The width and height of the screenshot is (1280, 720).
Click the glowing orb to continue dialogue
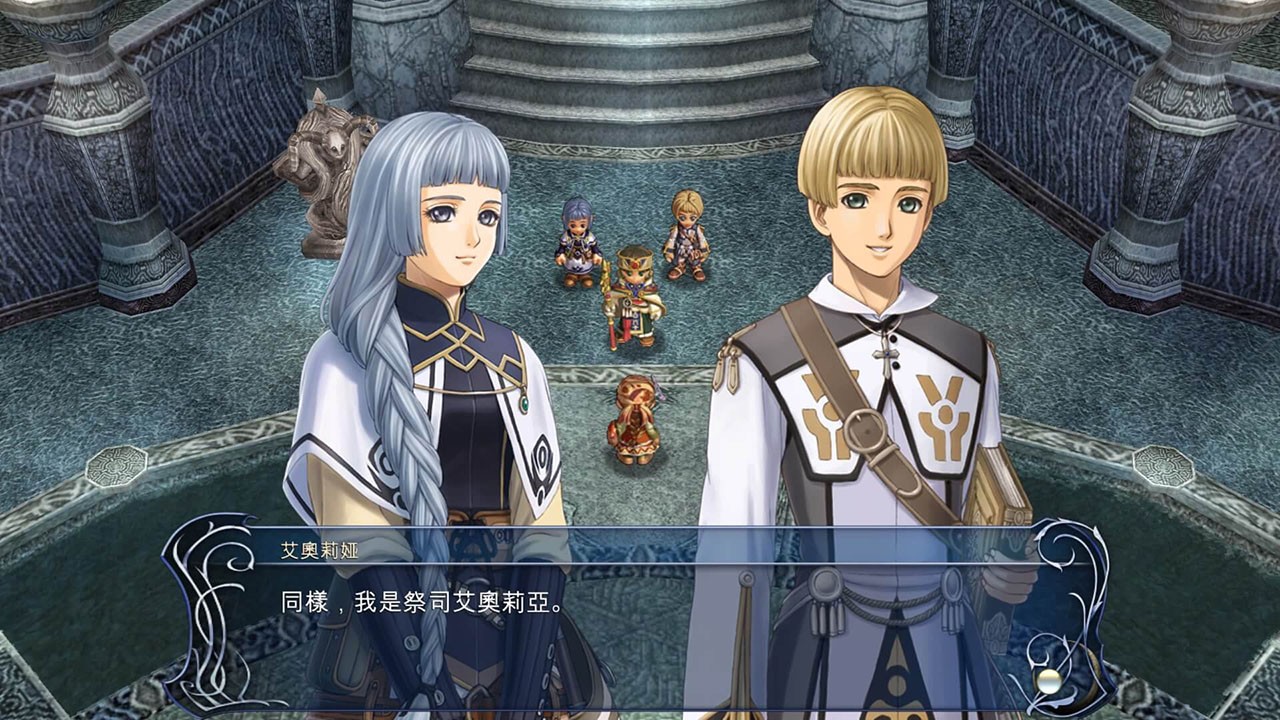point(1047,681)
